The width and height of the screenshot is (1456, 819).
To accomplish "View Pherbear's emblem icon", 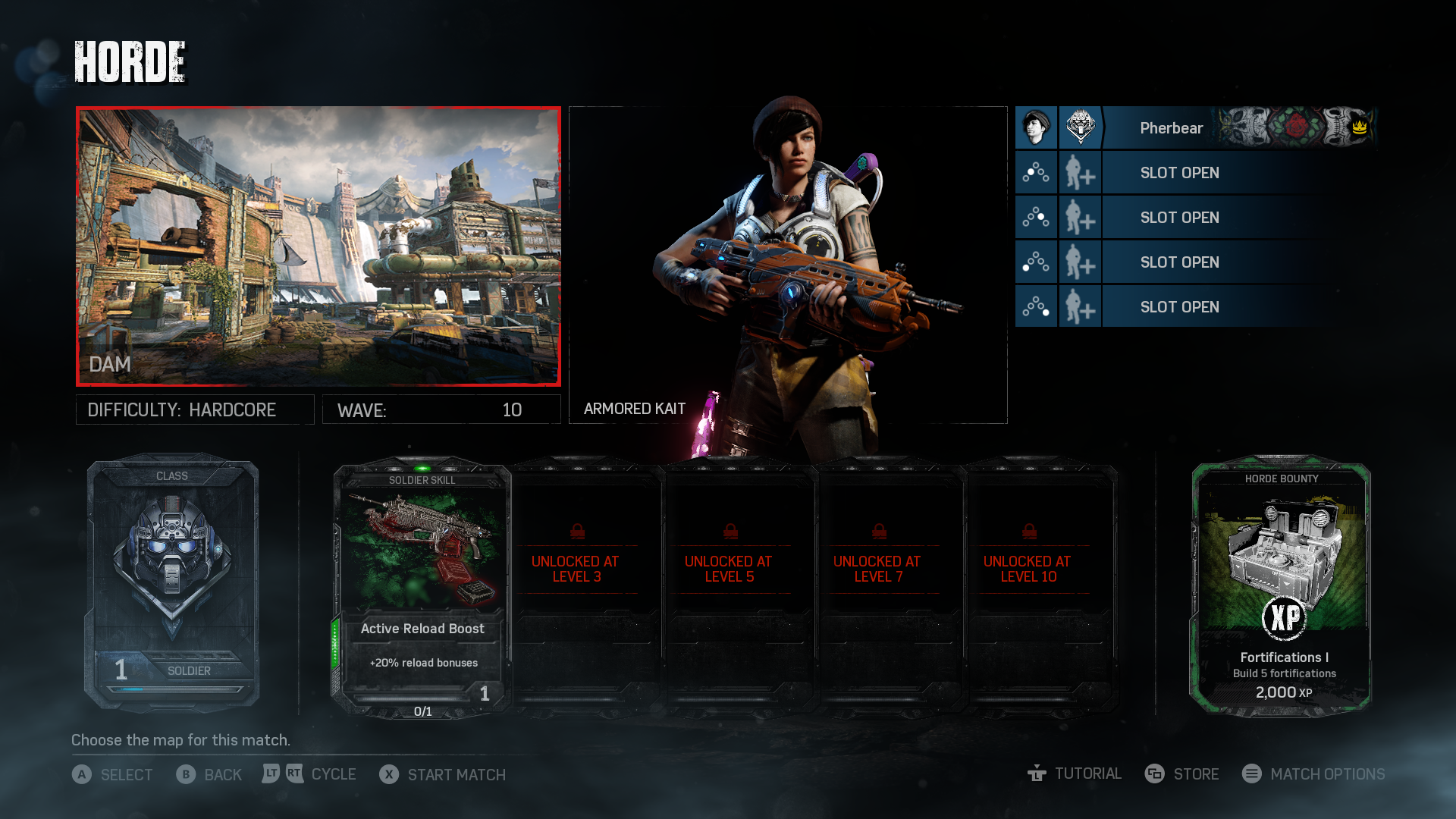I will coord(1080,127).
